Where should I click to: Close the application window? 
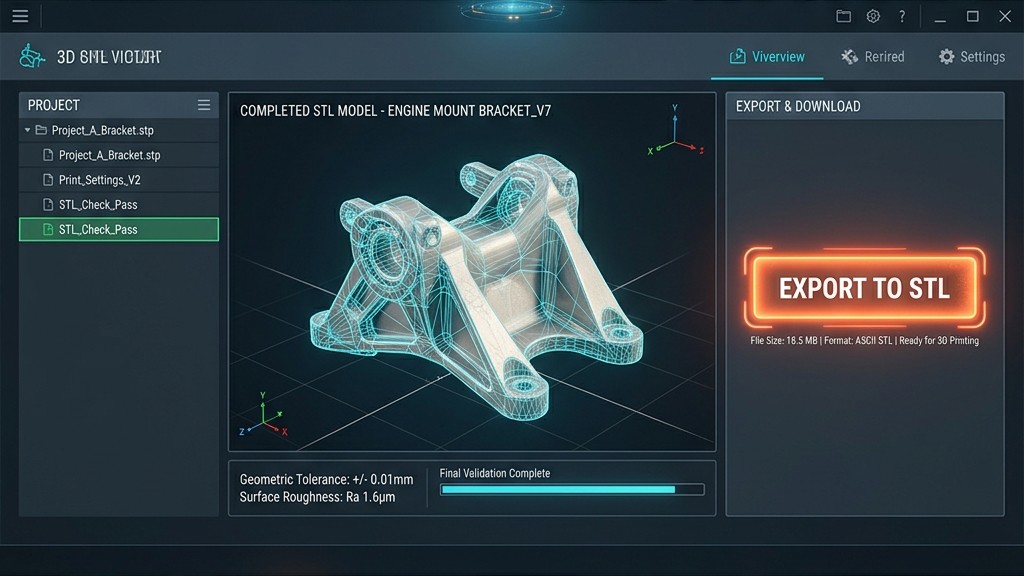pos(1005,16)
